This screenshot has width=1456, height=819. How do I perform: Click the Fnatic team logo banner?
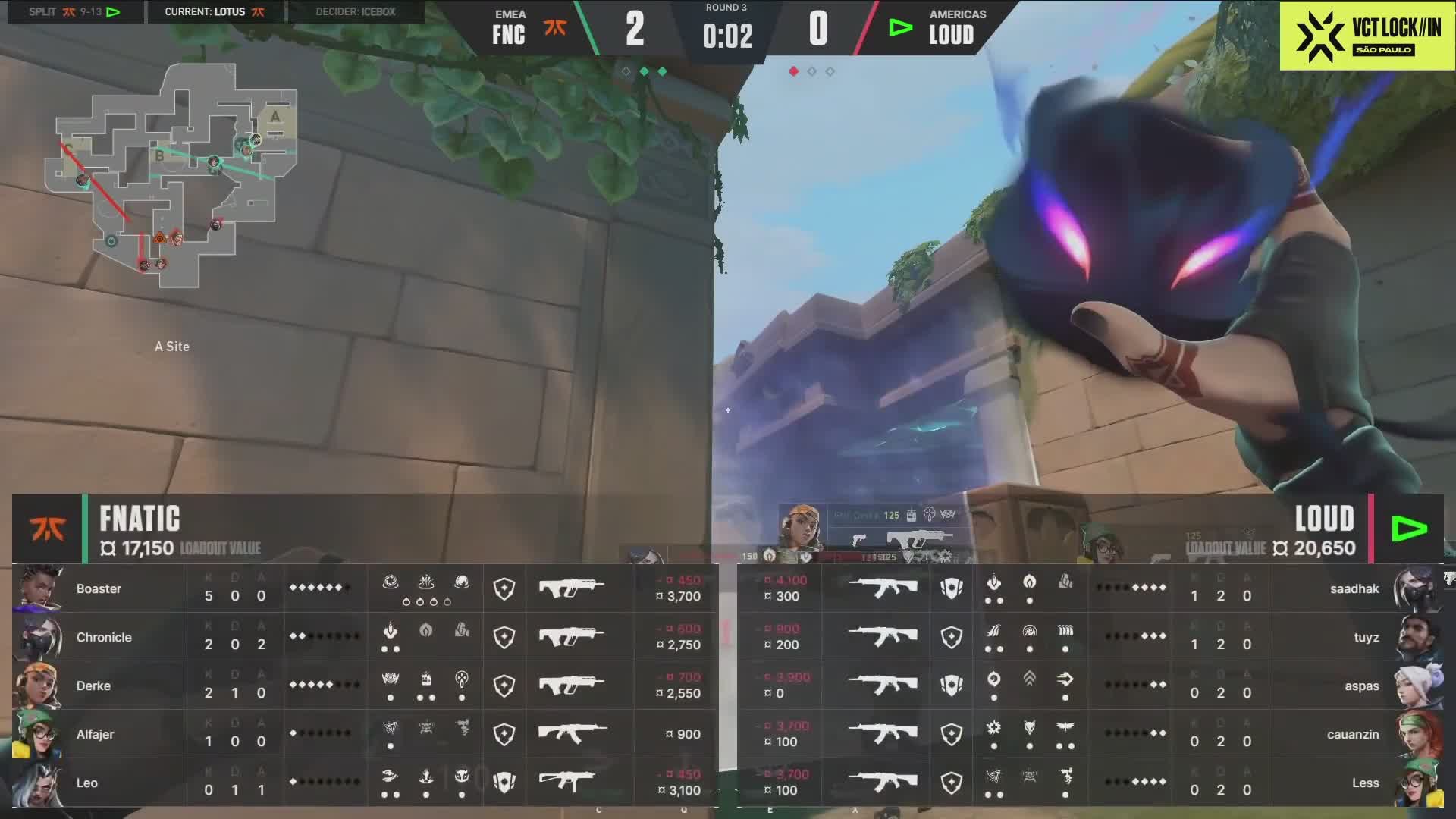pyautogui.click(x=47, y=529)
